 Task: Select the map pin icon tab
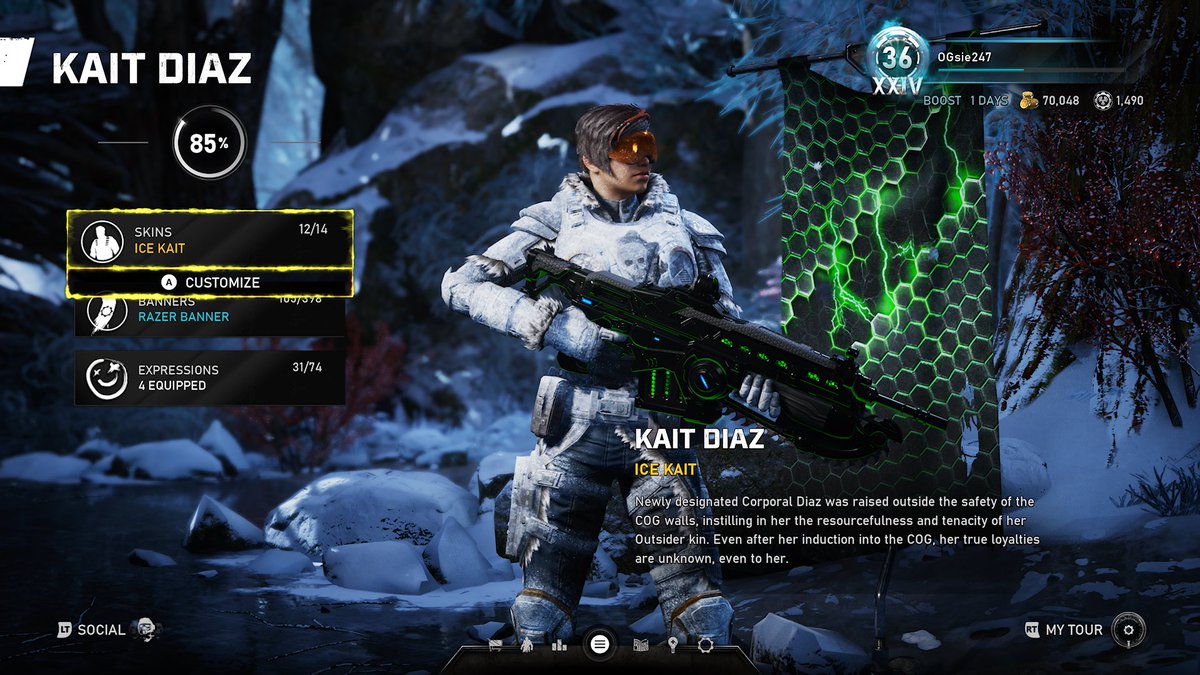click(x=673, y=645)
